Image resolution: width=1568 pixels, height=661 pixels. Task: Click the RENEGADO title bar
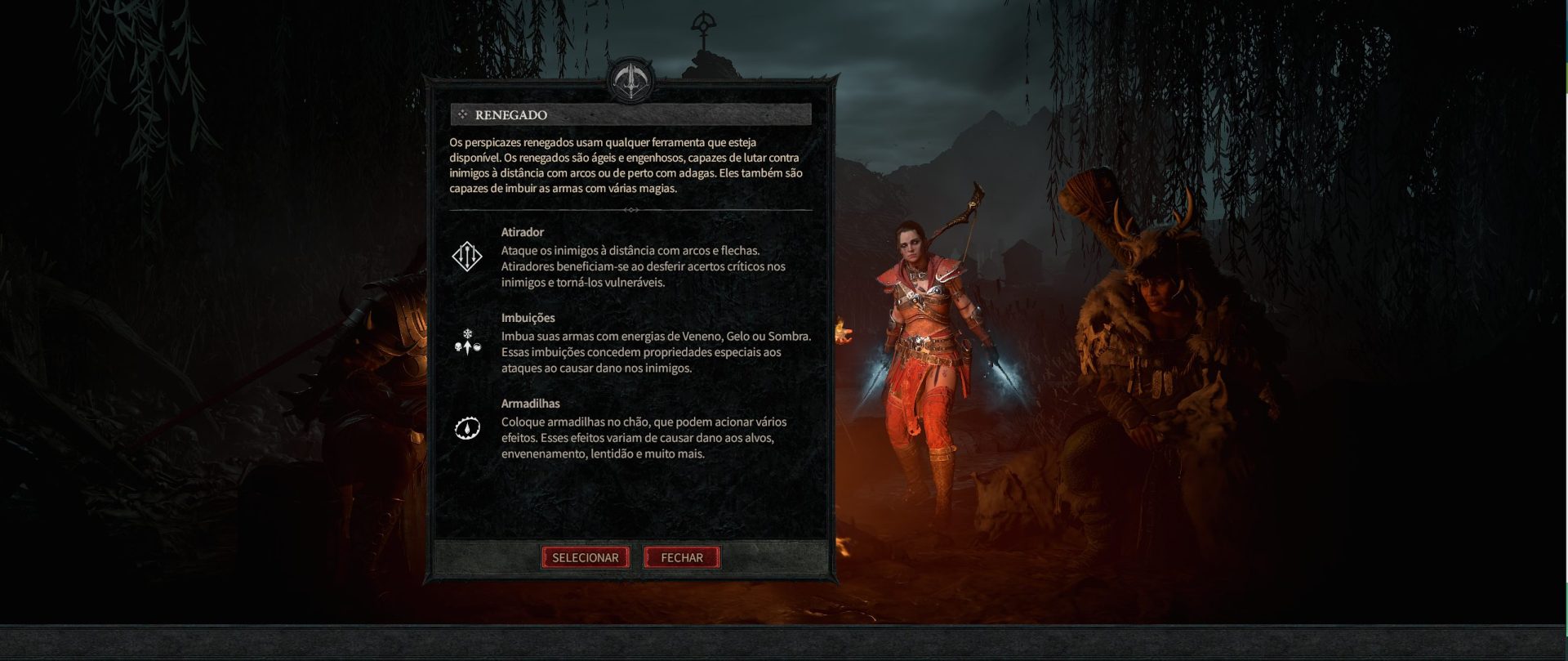point(633,114)
